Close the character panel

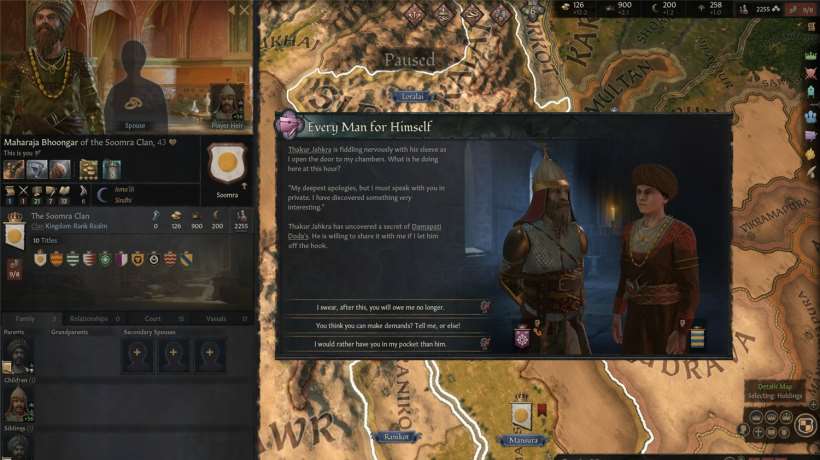click(245, 10)
